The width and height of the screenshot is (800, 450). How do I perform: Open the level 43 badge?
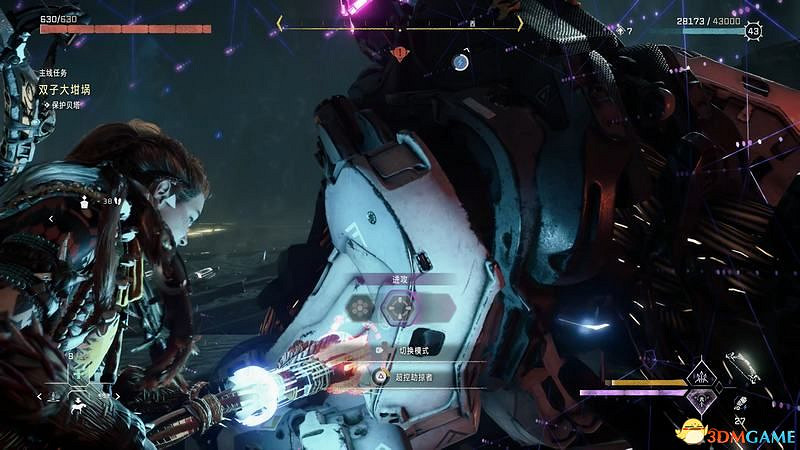752,32
